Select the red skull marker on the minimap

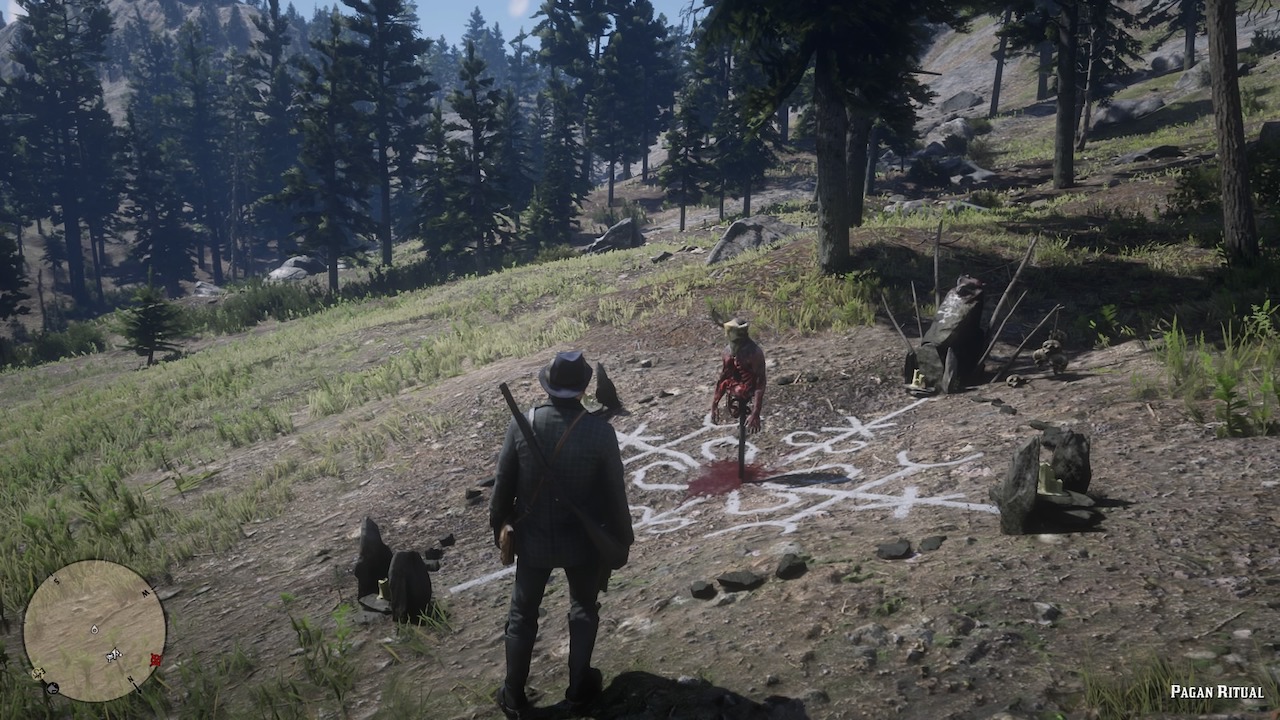pyautogui.click(x=155, y=659)
